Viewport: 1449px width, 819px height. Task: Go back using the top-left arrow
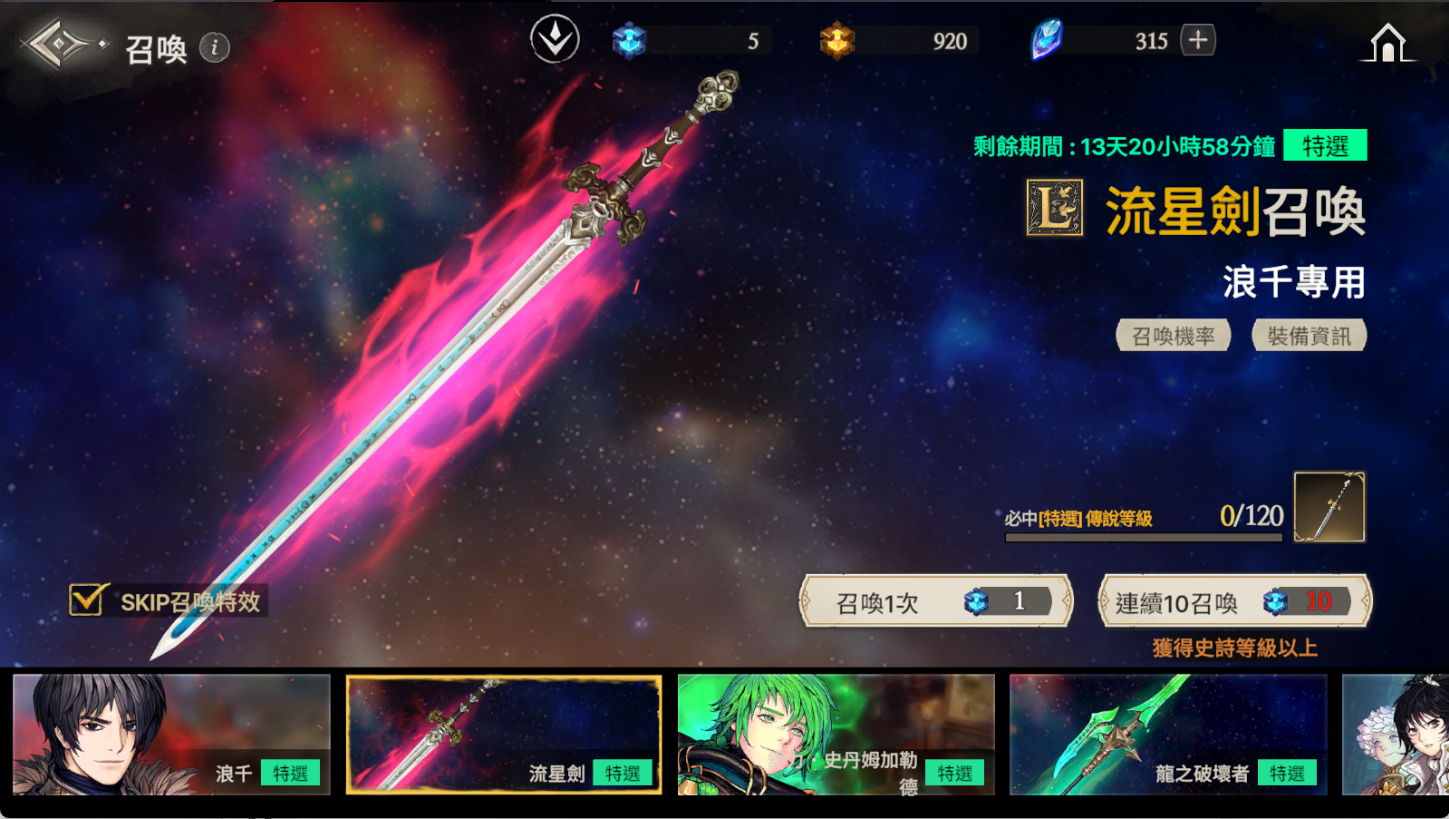click(62, 45)
